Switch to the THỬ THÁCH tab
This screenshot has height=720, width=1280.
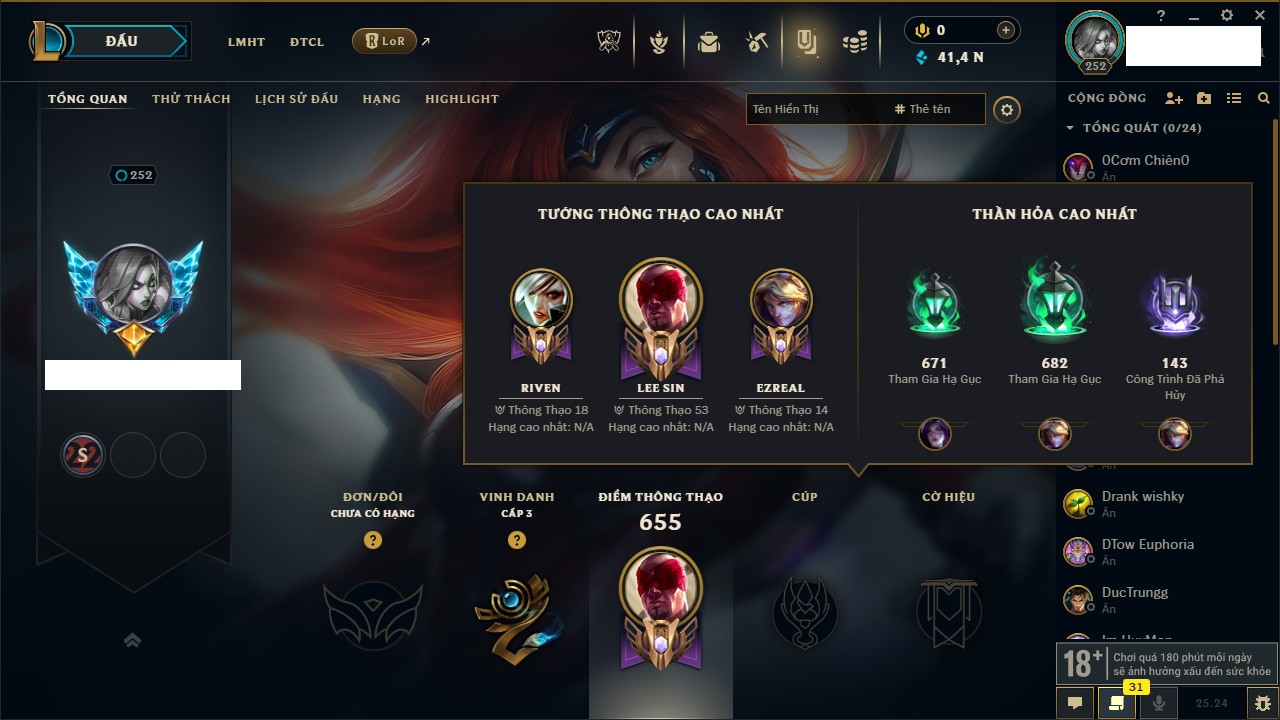click(191, 99)
